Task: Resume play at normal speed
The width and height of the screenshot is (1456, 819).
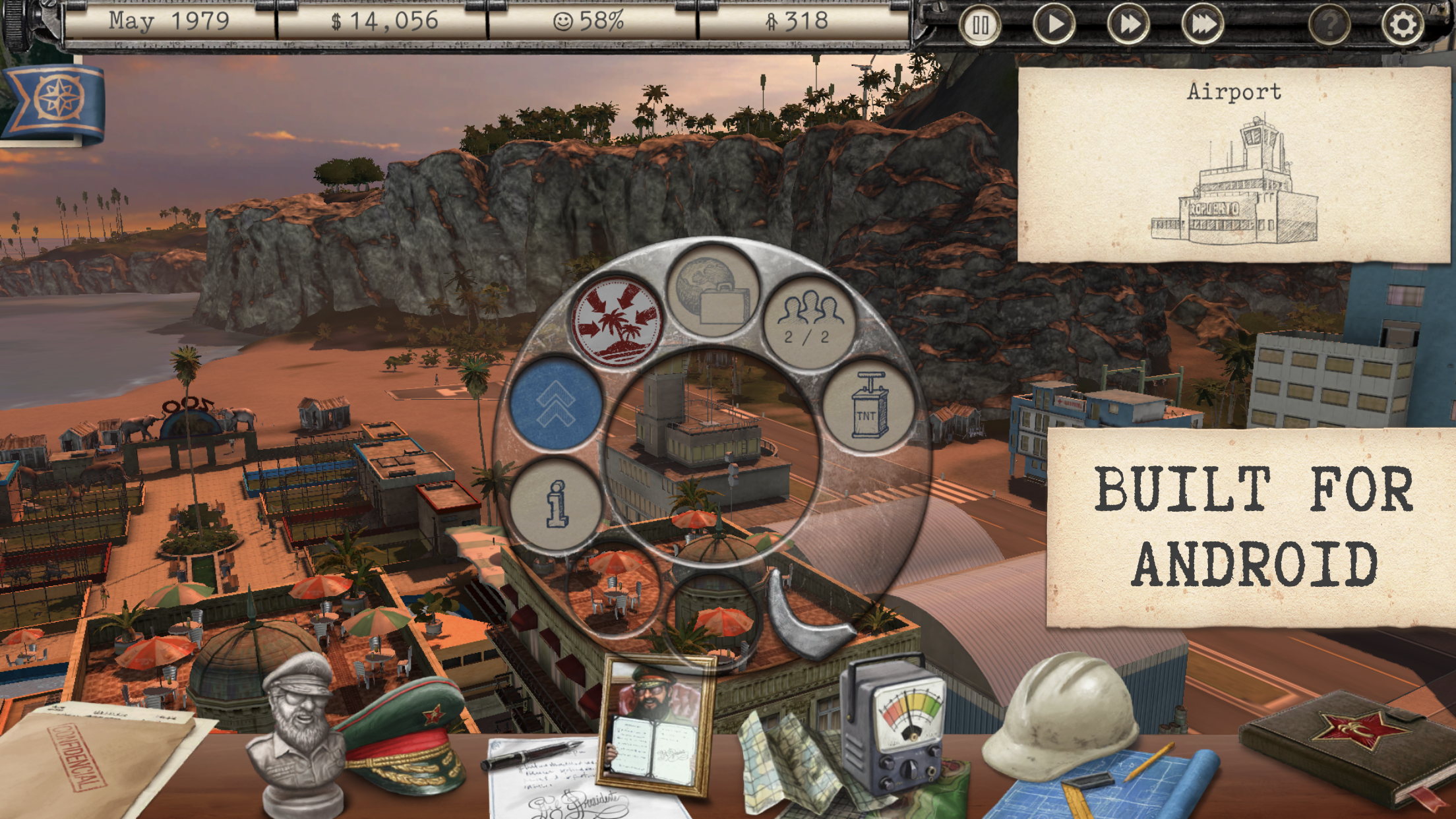Action: 1056,24
